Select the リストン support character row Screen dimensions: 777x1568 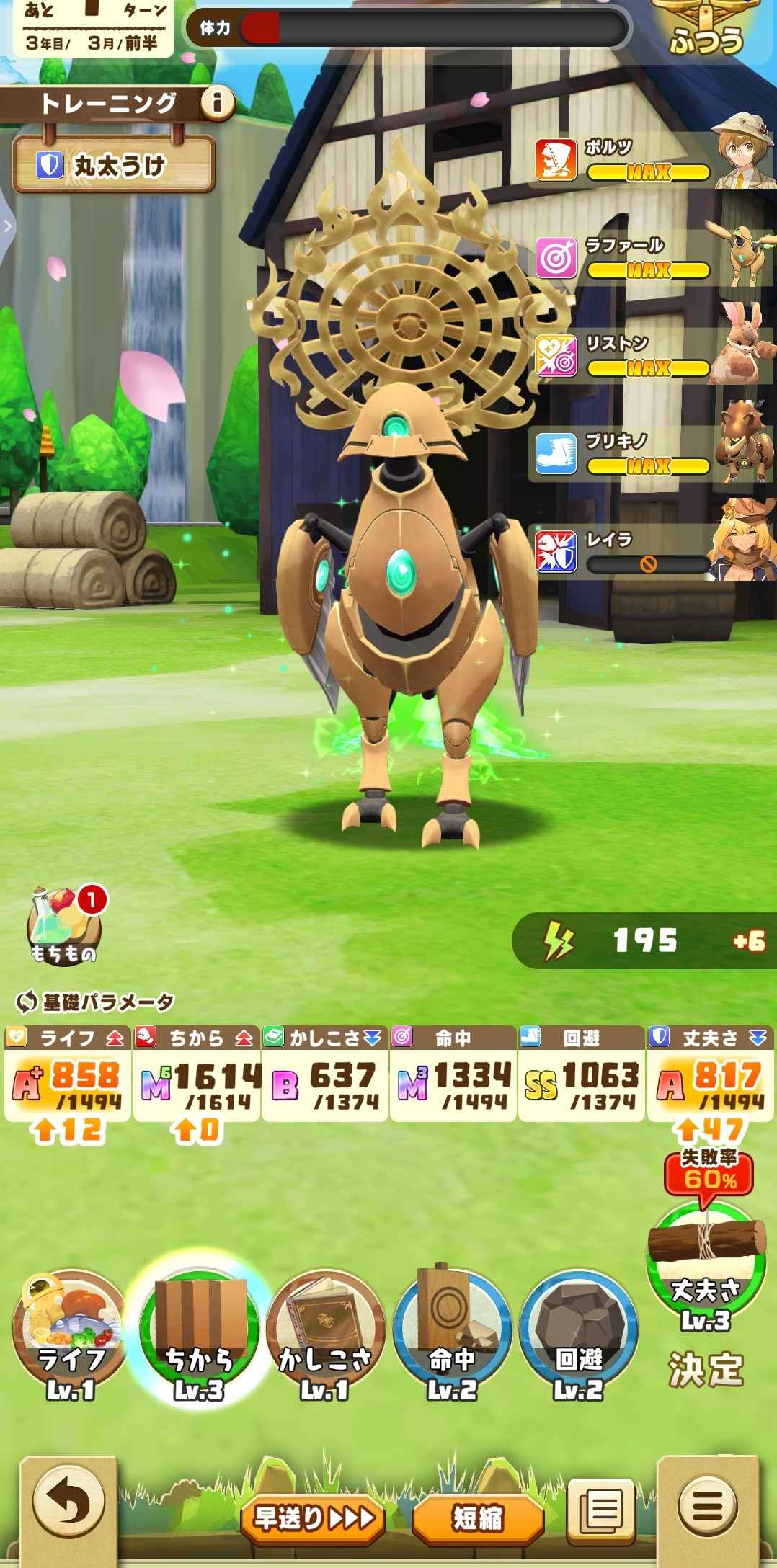point(652,357)
